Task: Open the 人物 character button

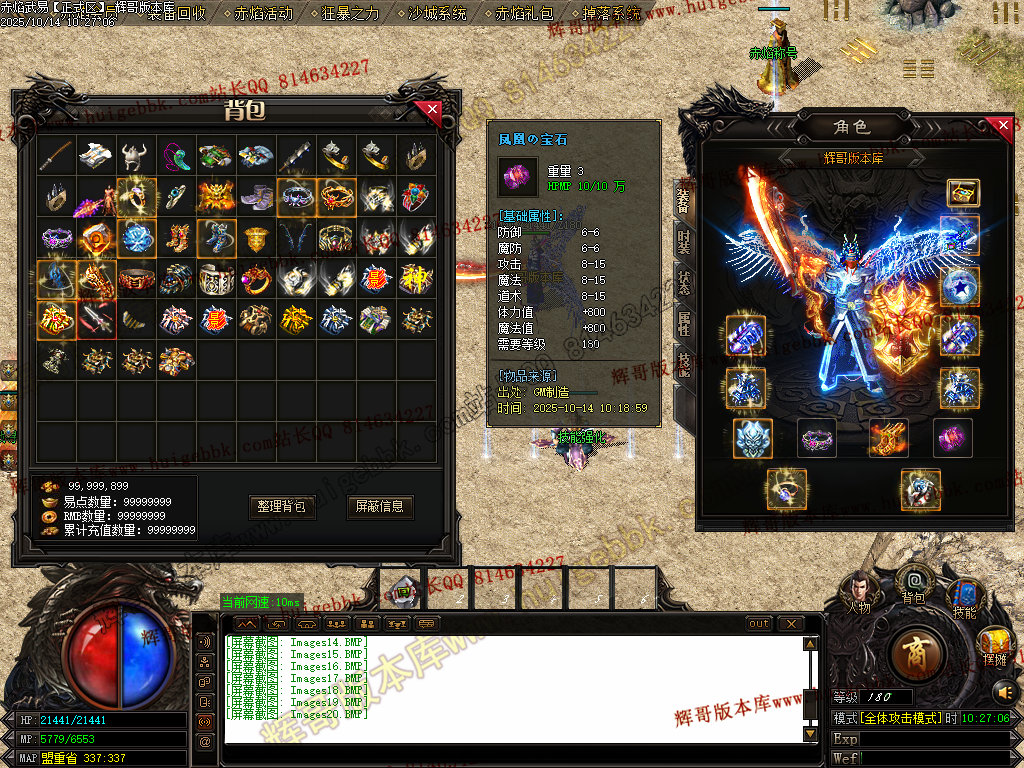Action: click(x=859, y=593)
